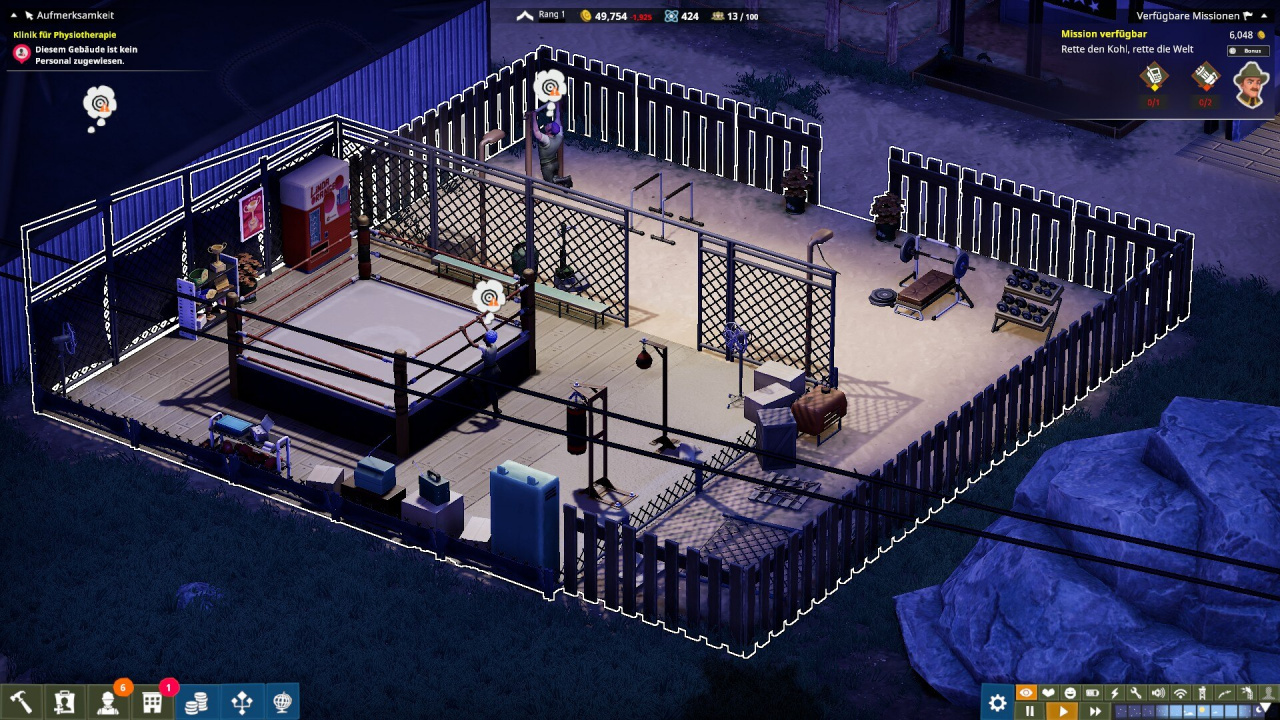Toggle the eye overlay filter
Screen dimensions: 1280x720
pyautogui.click(x=1026, y=693)
